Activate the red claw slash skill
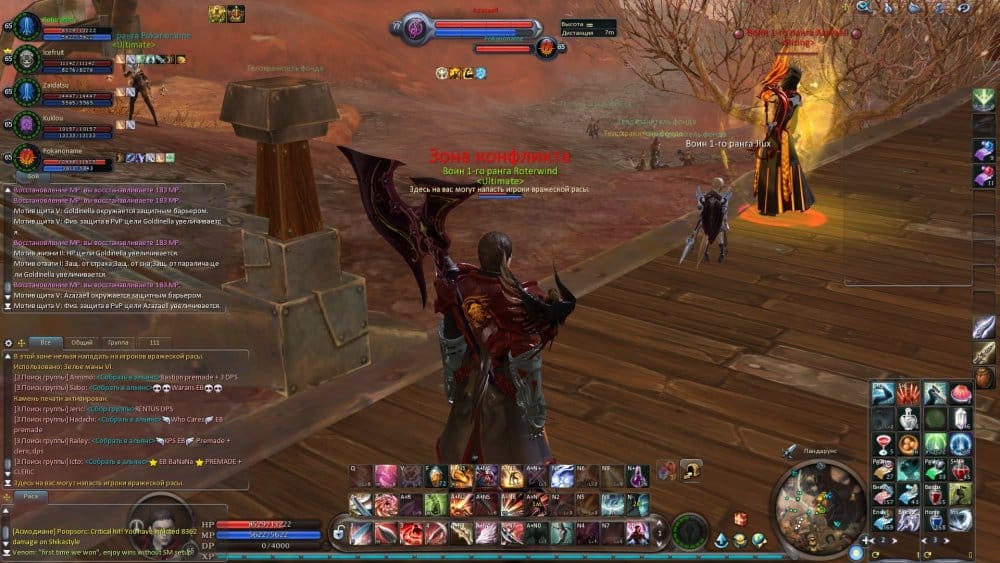 tap(909, 393)
